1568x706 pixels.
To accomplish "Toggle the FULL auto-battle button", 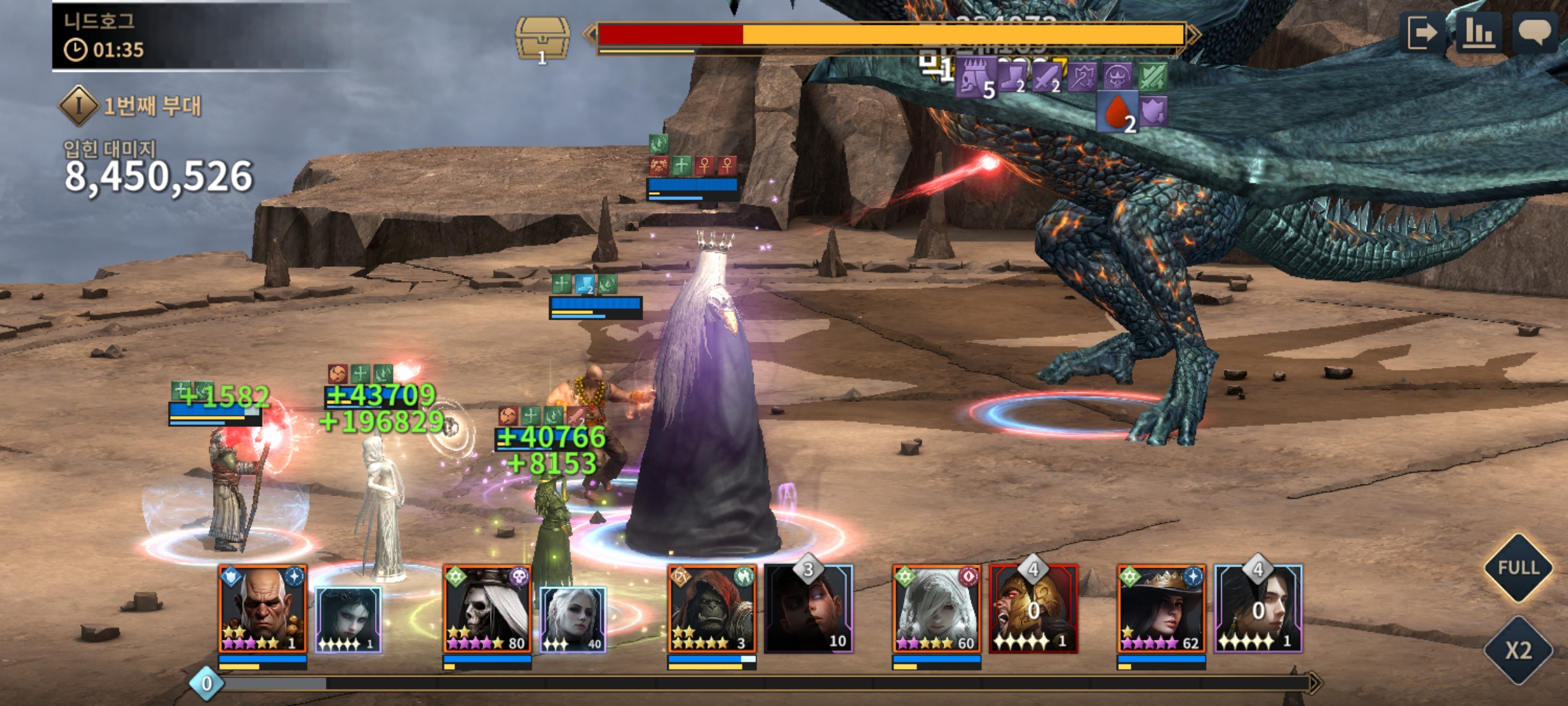I will 1518,567.
